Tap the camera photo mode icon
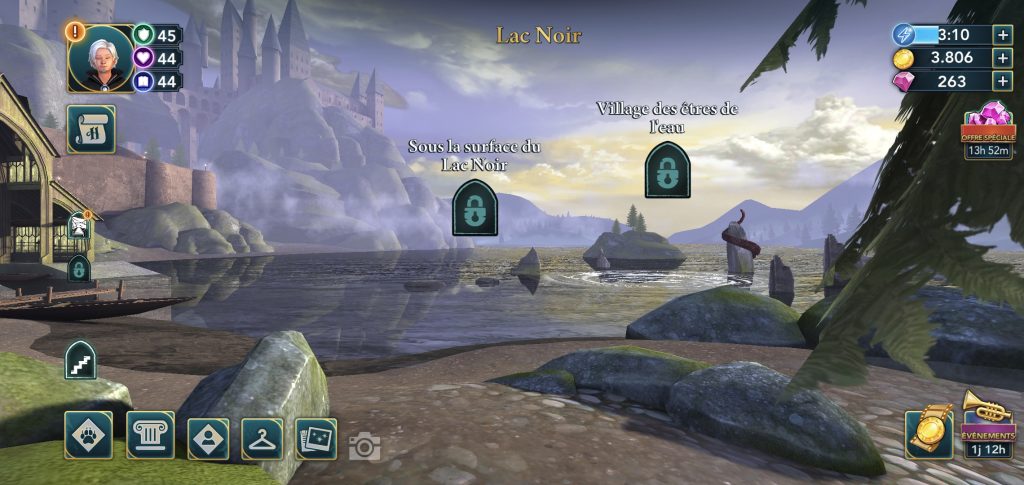 point(365,447)
